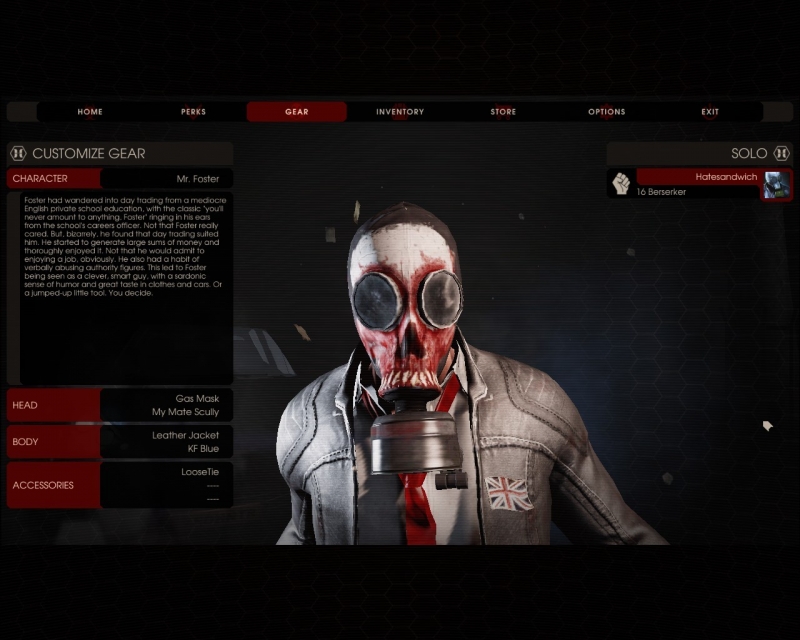Go to the Home tab
Screen dimensions: 800x640
[x=90, y=112]
